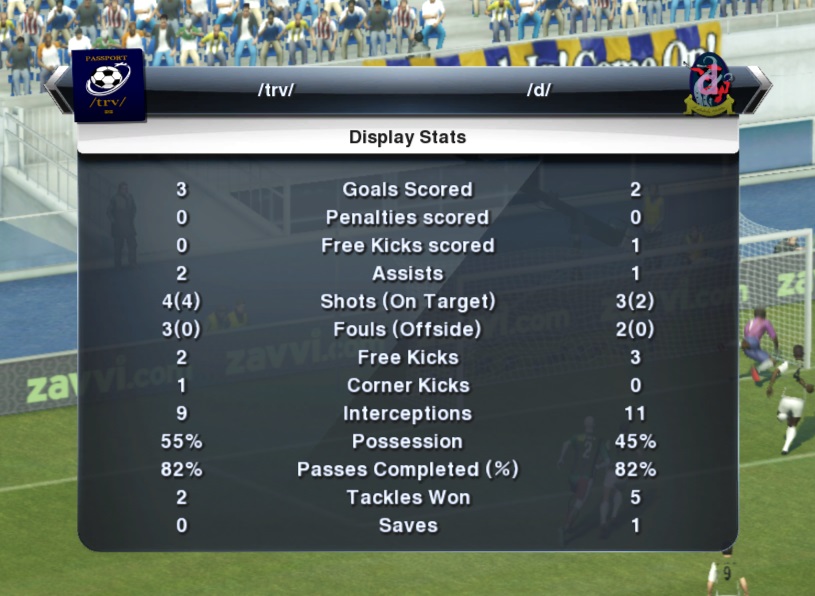Click the /trv/ passport team emblem
Image resolution: width=815 pixels, height=596 pixels.
coord(108,84)
